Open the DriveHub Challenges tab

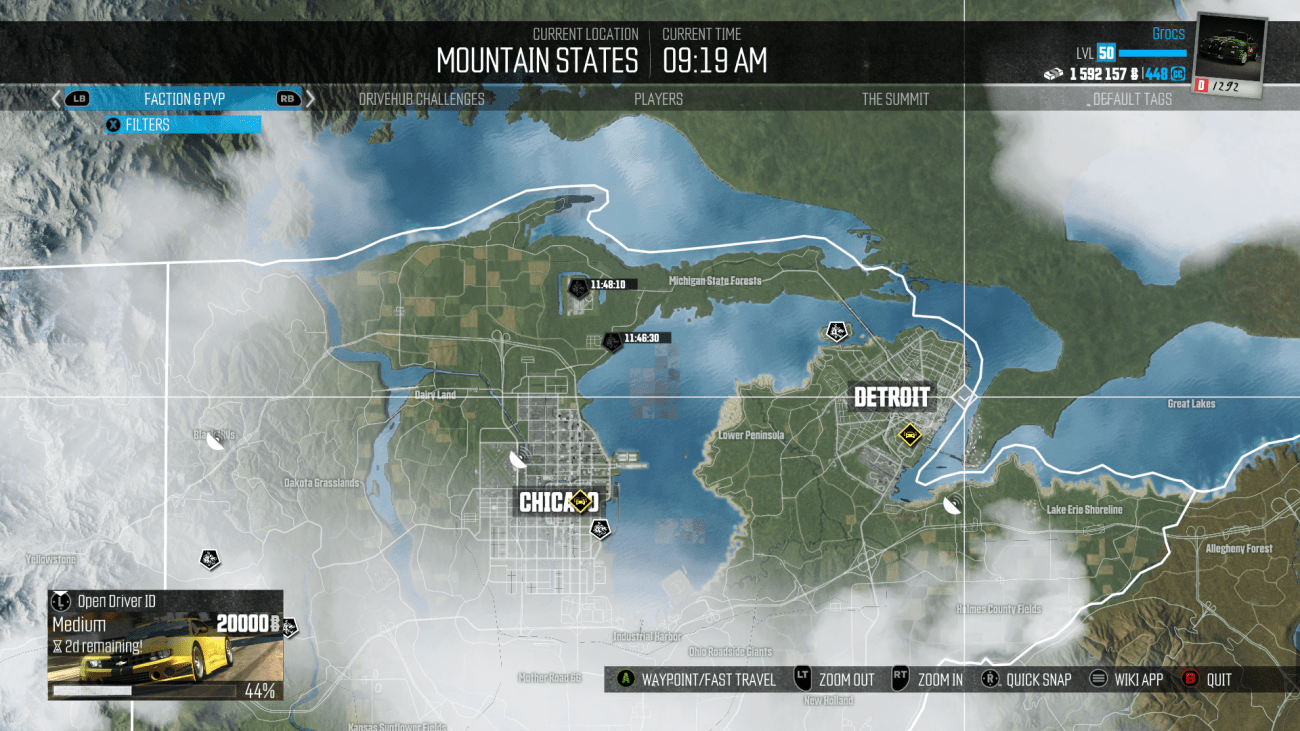pyautogui.click(x=421, y=99)
